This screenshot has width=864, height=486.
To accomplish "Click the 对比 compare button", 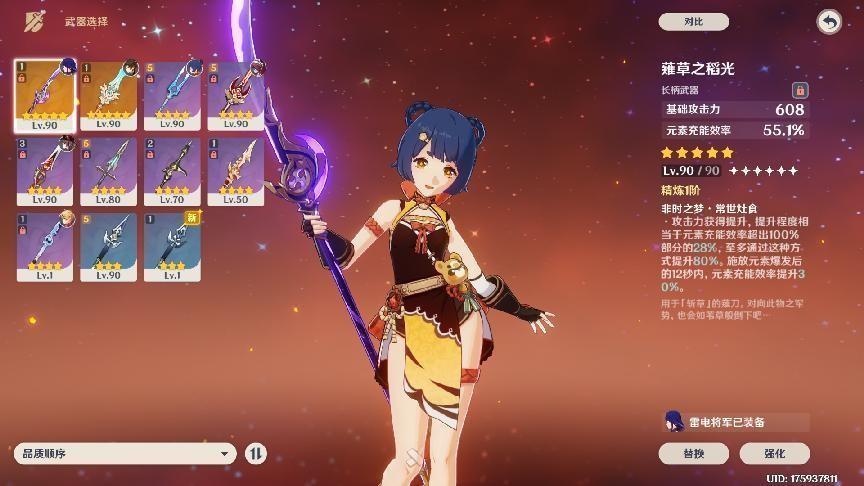I will point(693,21).
